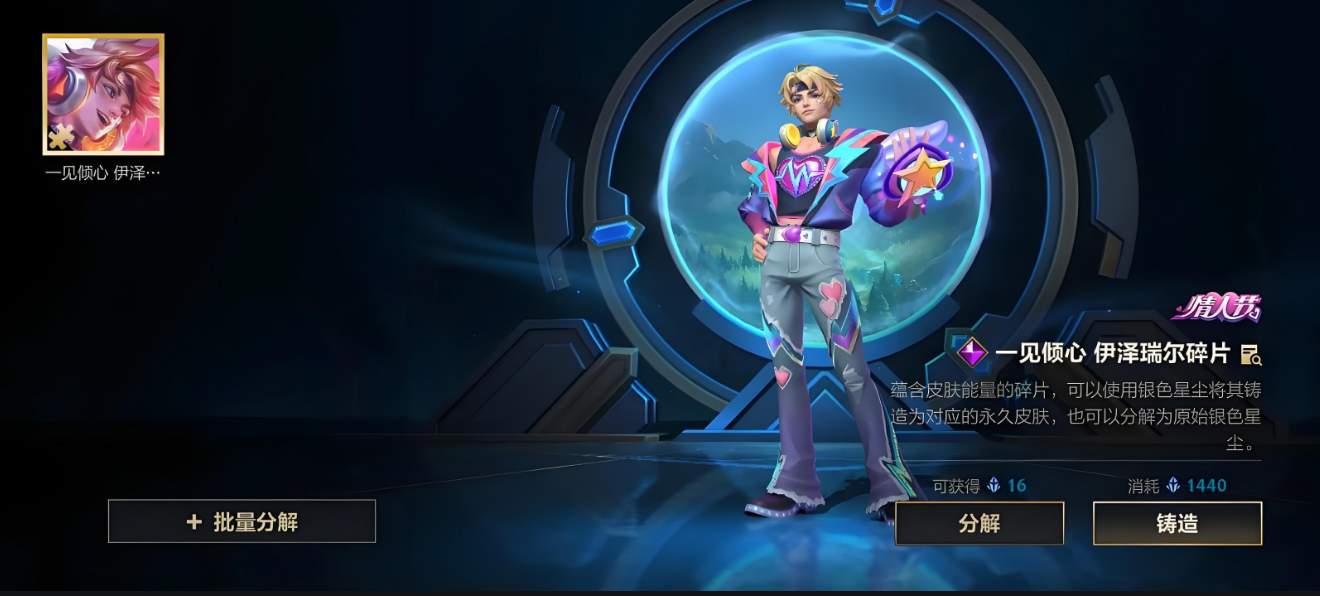Open 批量分解 bulk disenchant
1320x596 pixels.
[x=242, y=521]
